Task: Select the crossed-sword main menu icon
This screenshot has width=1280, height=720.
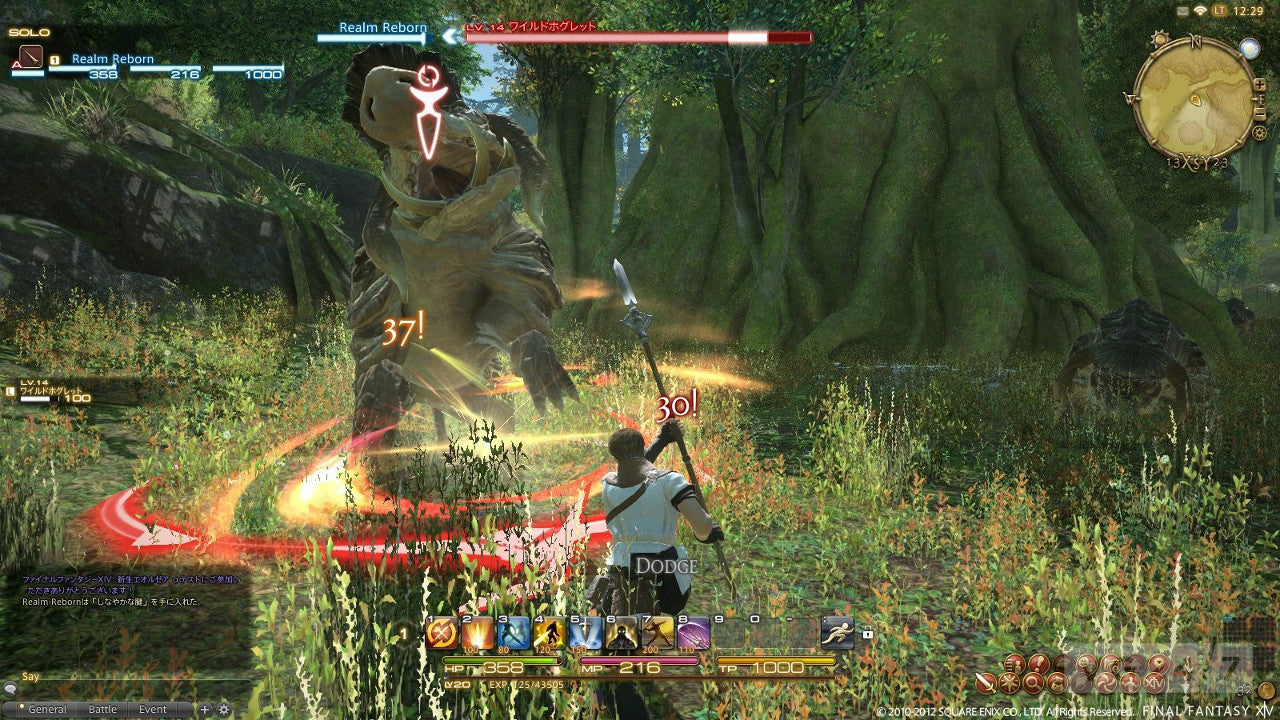Action: click(987, 683)
